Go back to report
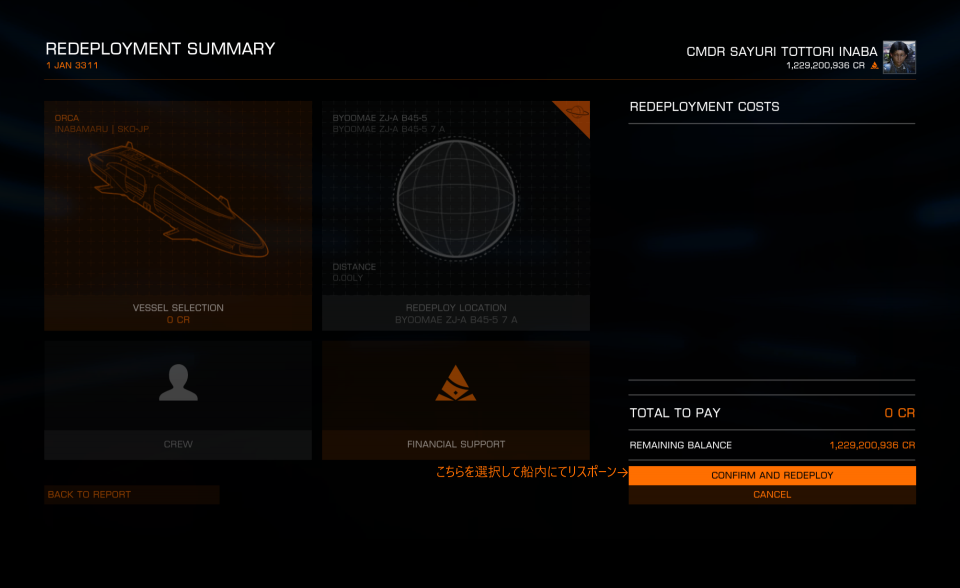This screenshot has width=960, height=588. [131, 494]
